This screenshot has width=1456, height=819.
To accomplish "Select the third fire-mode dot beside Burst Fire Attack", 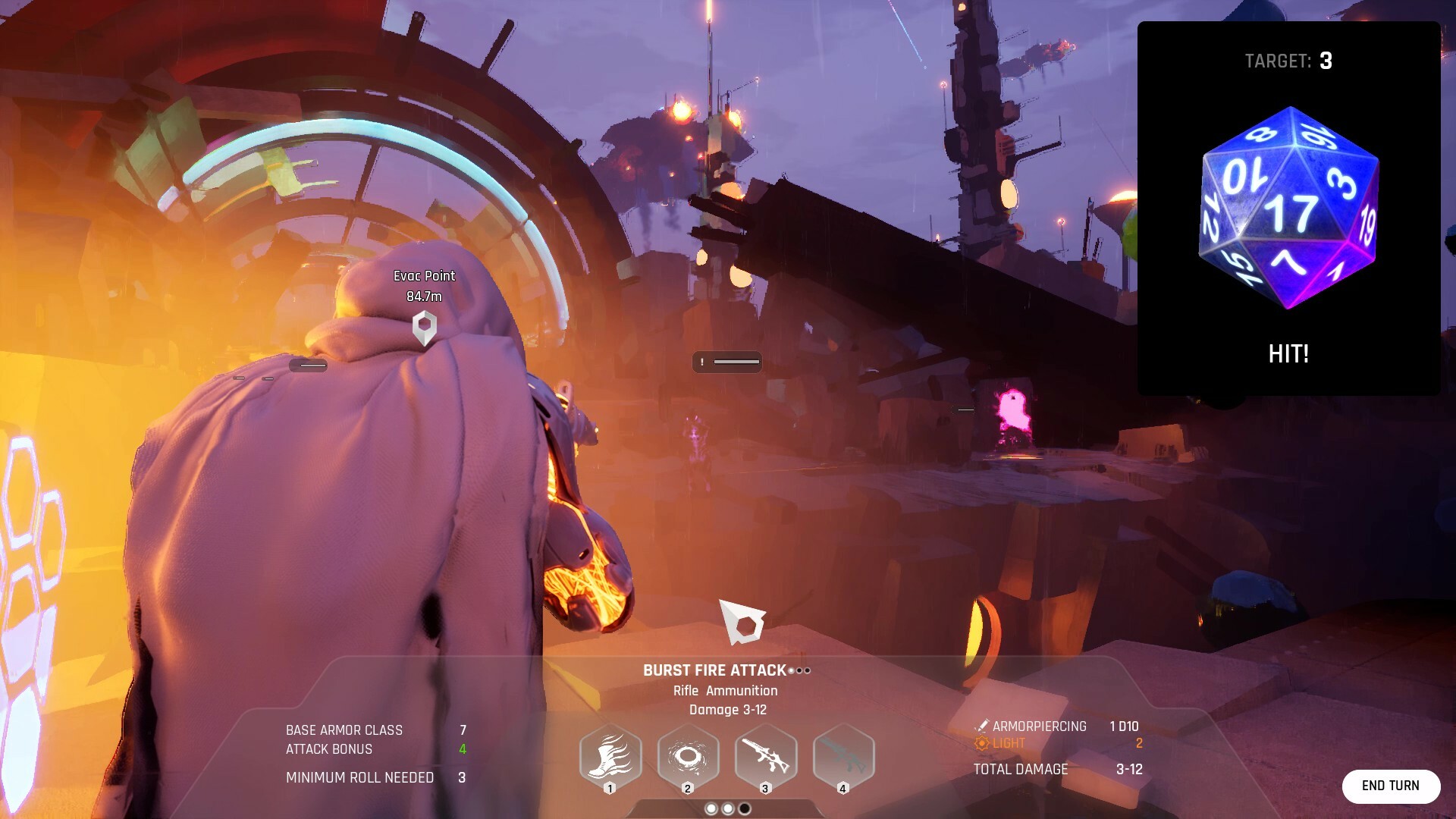I will click(808, 671).
